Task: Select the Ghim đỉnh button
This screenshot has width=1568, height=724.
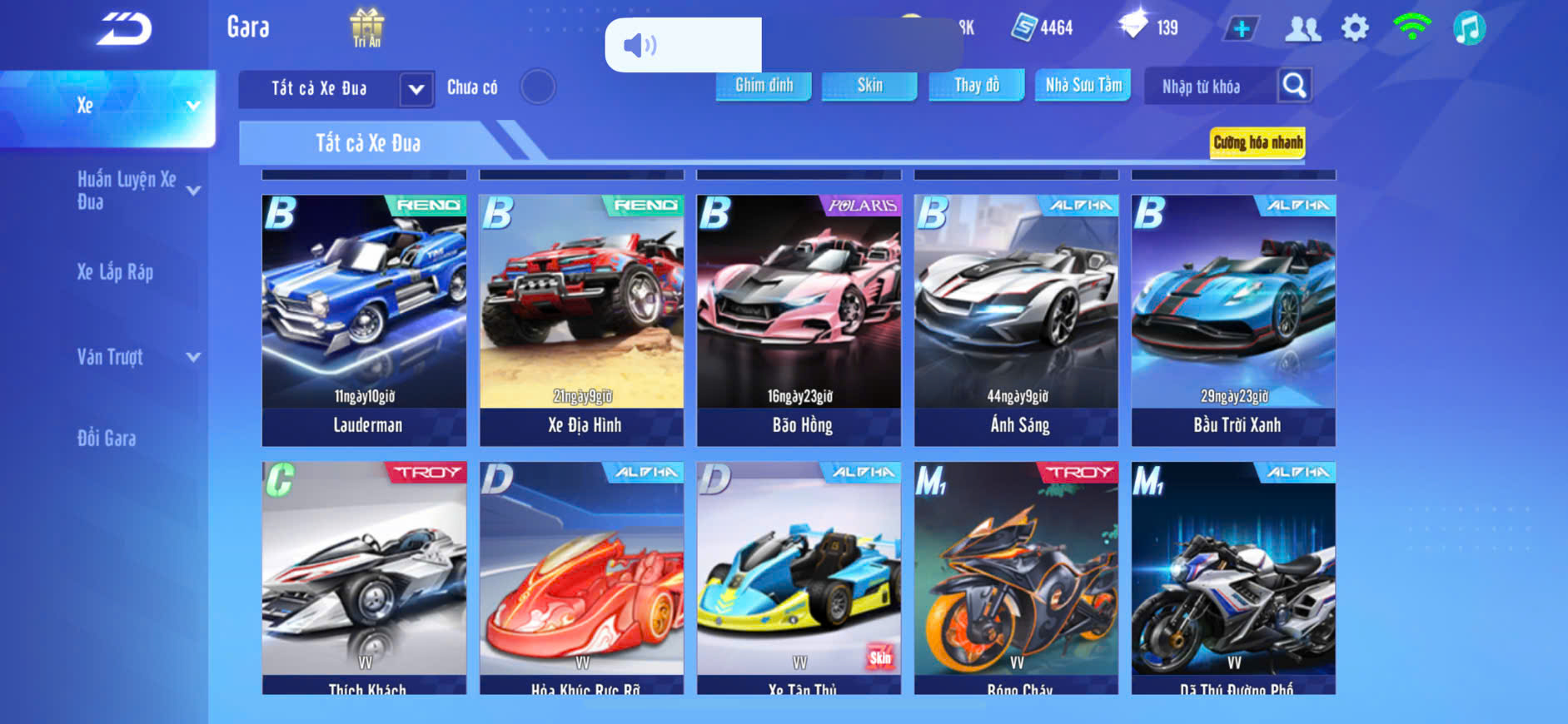Action: 764,85
